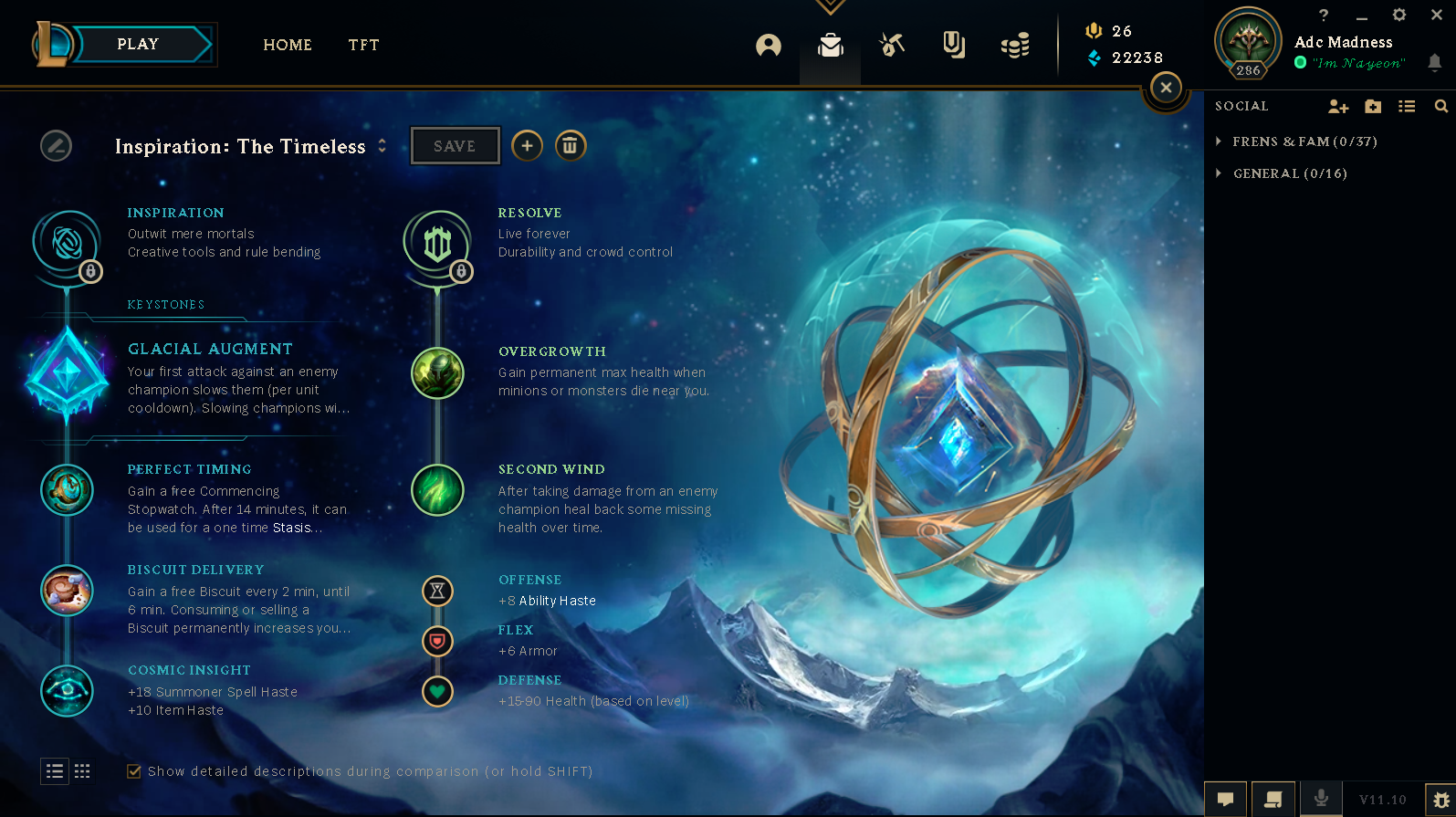This screenshot has width=1456, height=817.
Task: Switch to the grid view layout
Action: point(82,771)
